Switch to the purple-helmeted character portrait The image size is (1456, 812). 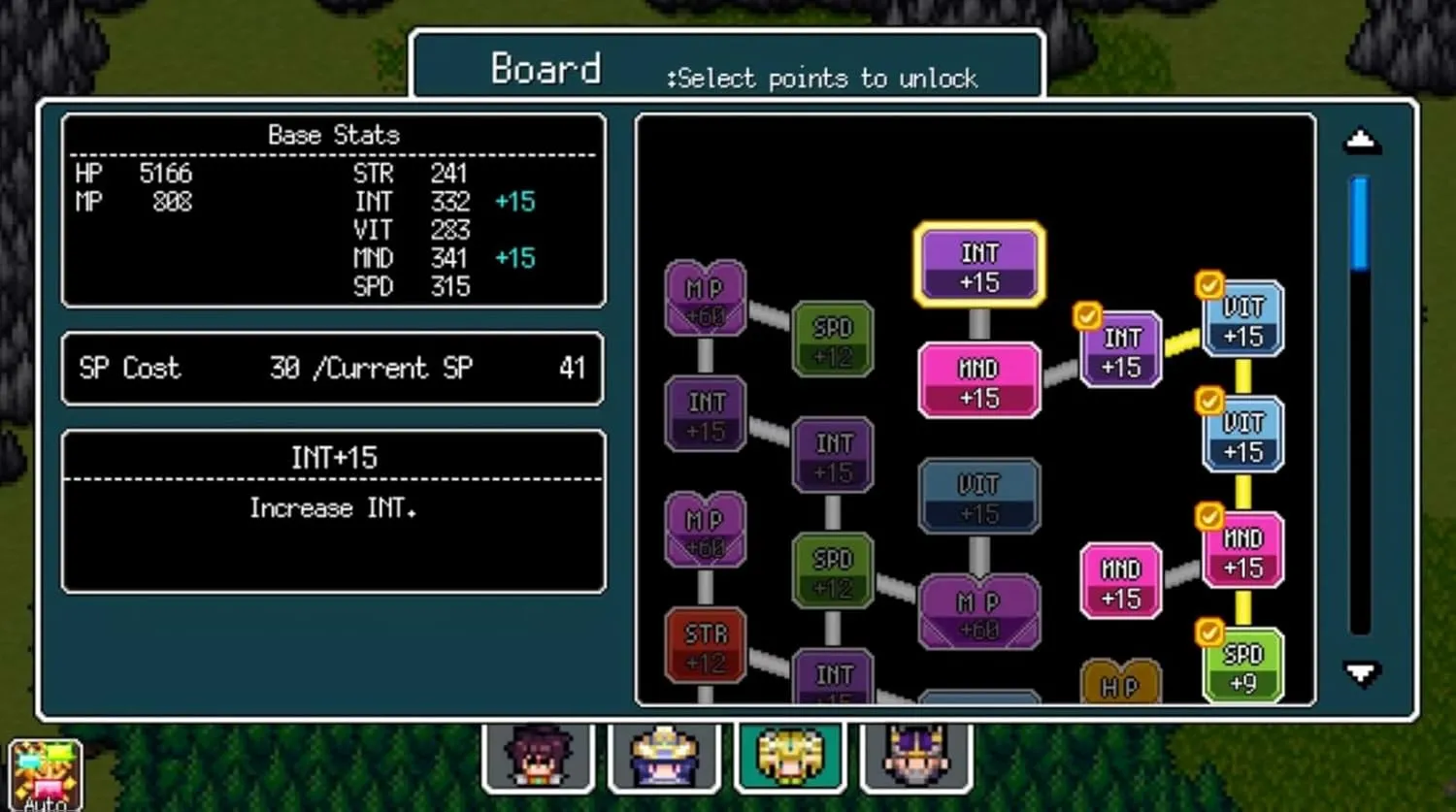pos(915,757)
